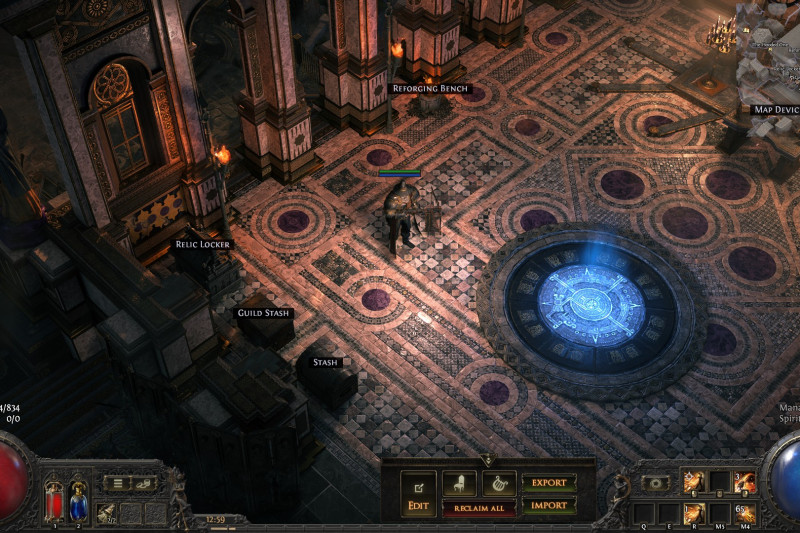Import a hideout layout

[548, 505]
